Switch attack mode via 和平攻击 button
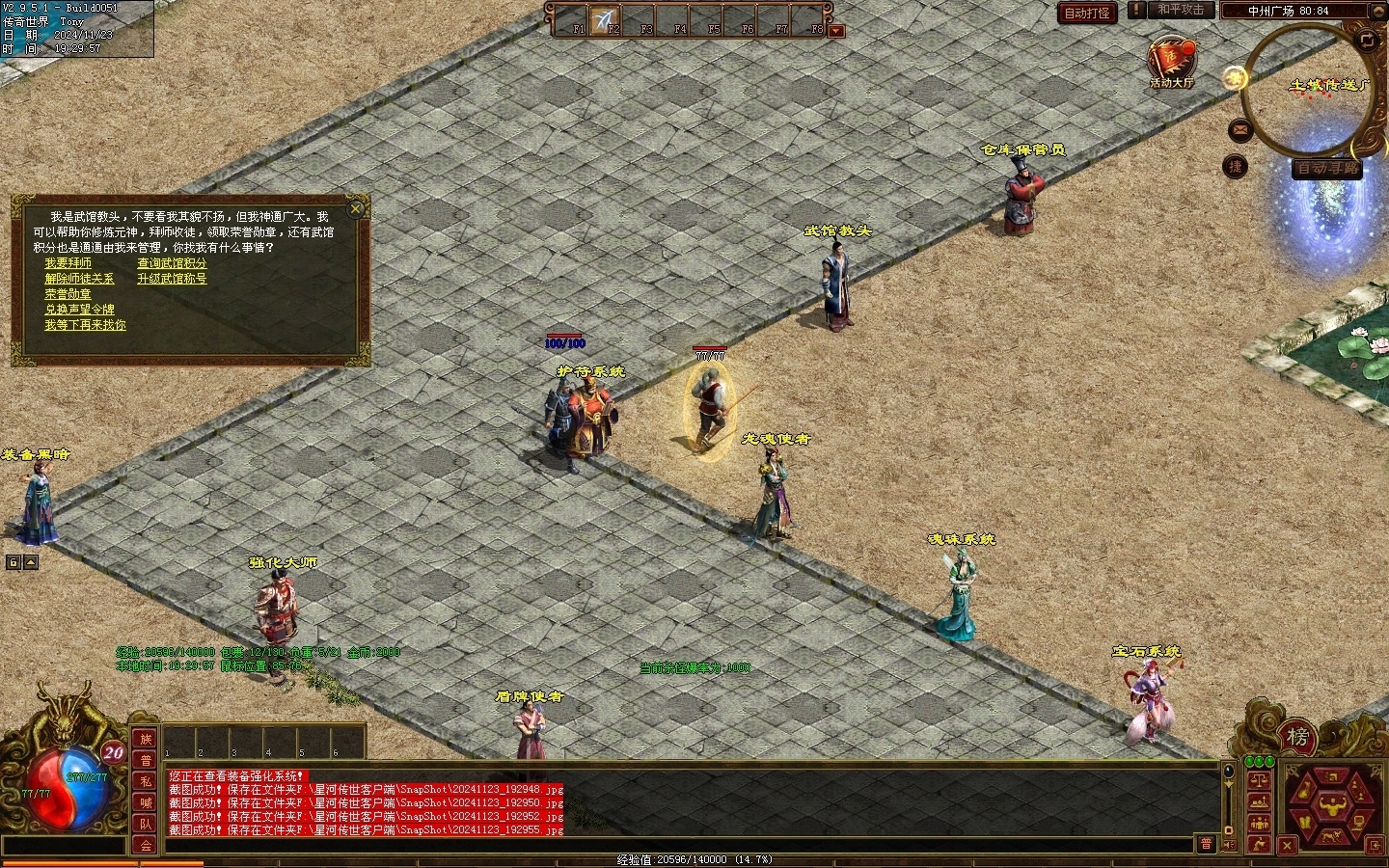This screenshot has width=1389, height=868. 1181,10
